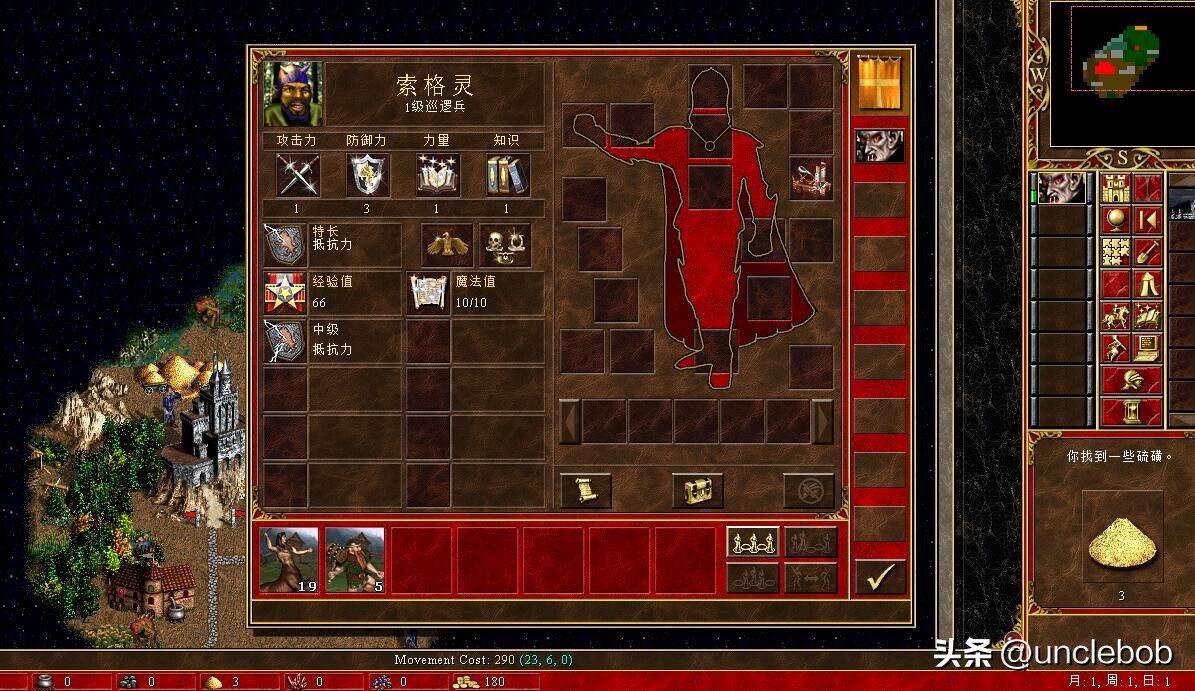Viewport: 1195px width, 691px height.
Task: Inspect the skull and horseshoe luck icon
Action: (x=505, y=244)
